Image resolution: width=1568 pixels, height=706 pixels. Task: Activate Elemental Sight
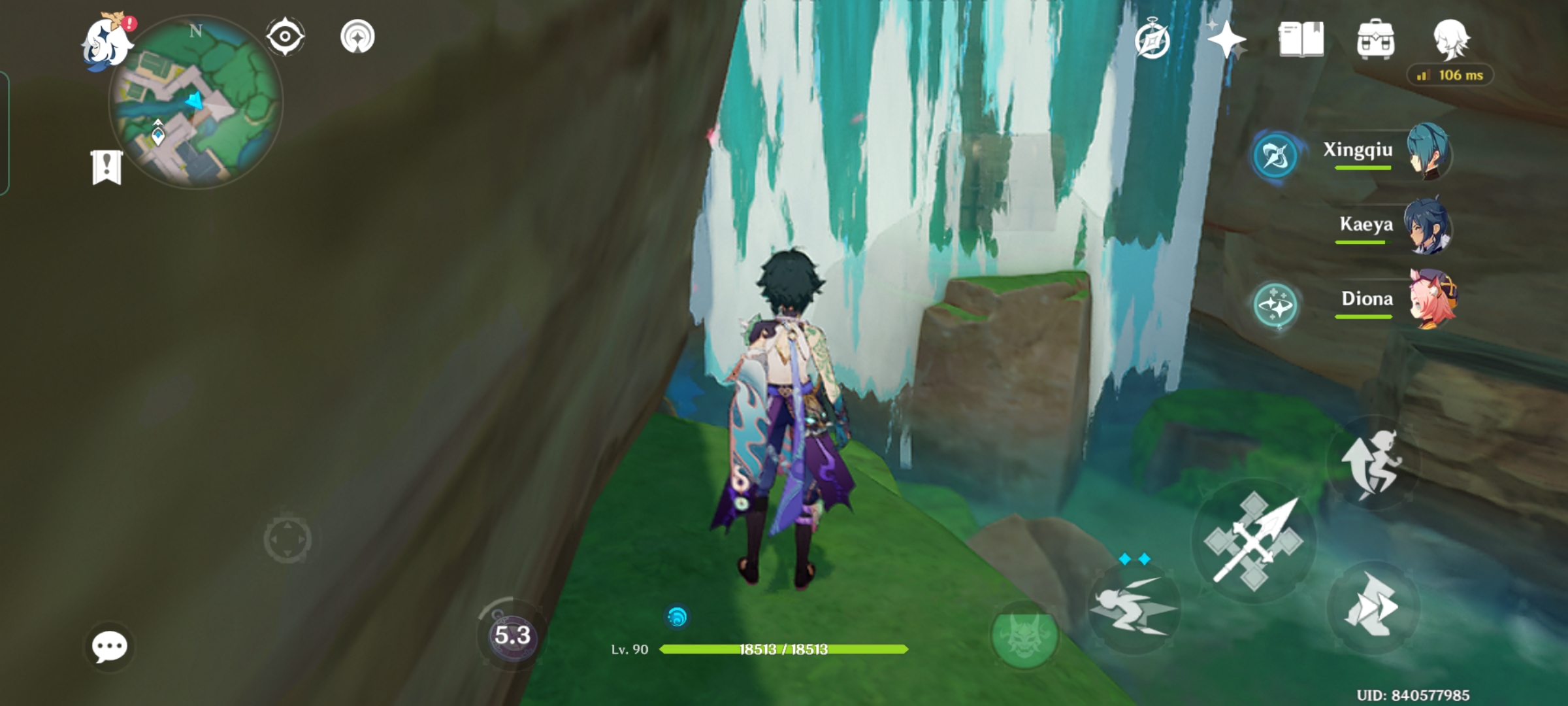[284, 37]
